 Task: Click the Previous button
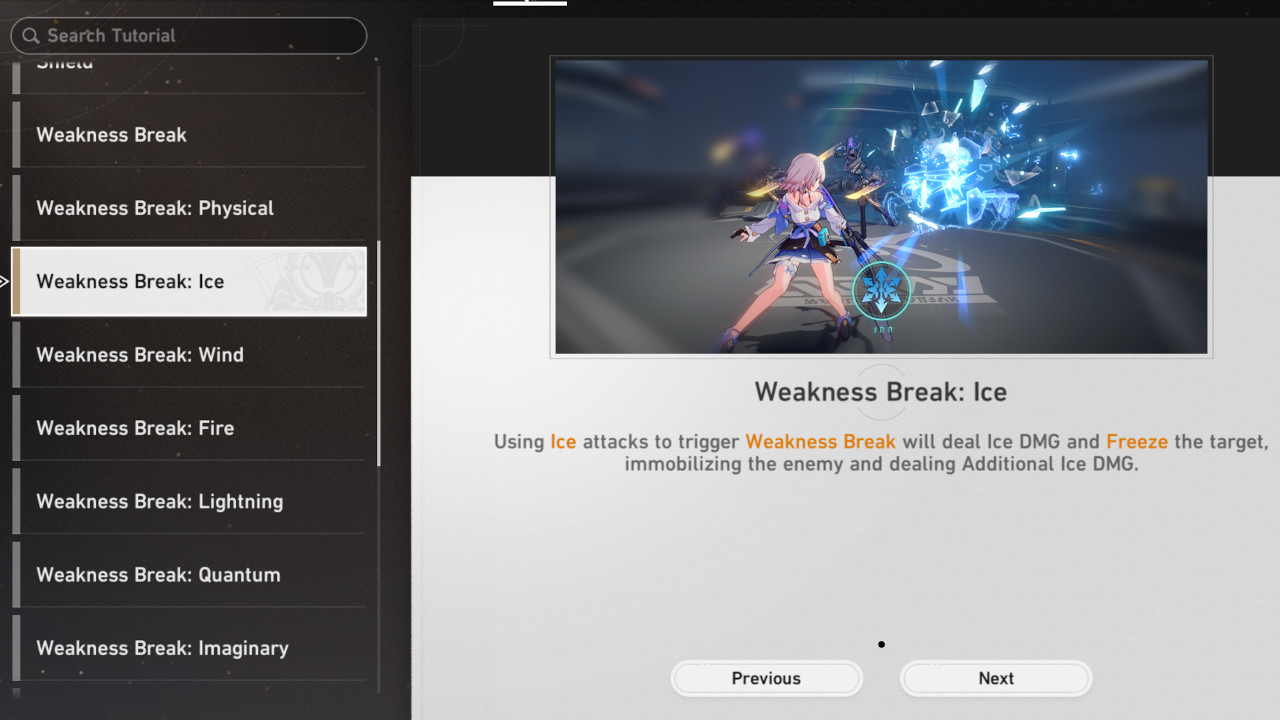coord(766,678)
